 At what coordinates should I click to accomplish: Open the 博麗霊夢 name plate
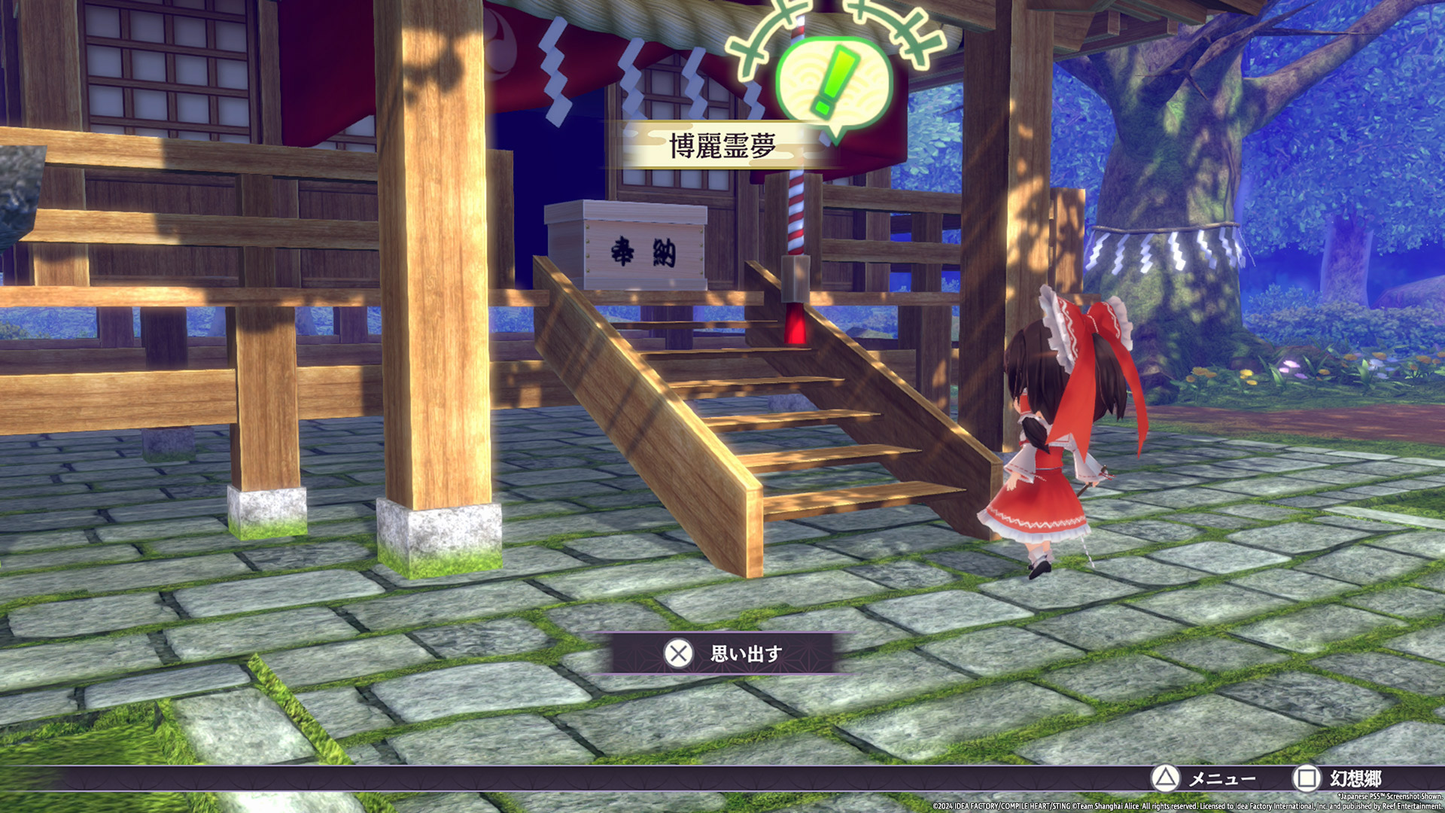[x=723, y=144]
